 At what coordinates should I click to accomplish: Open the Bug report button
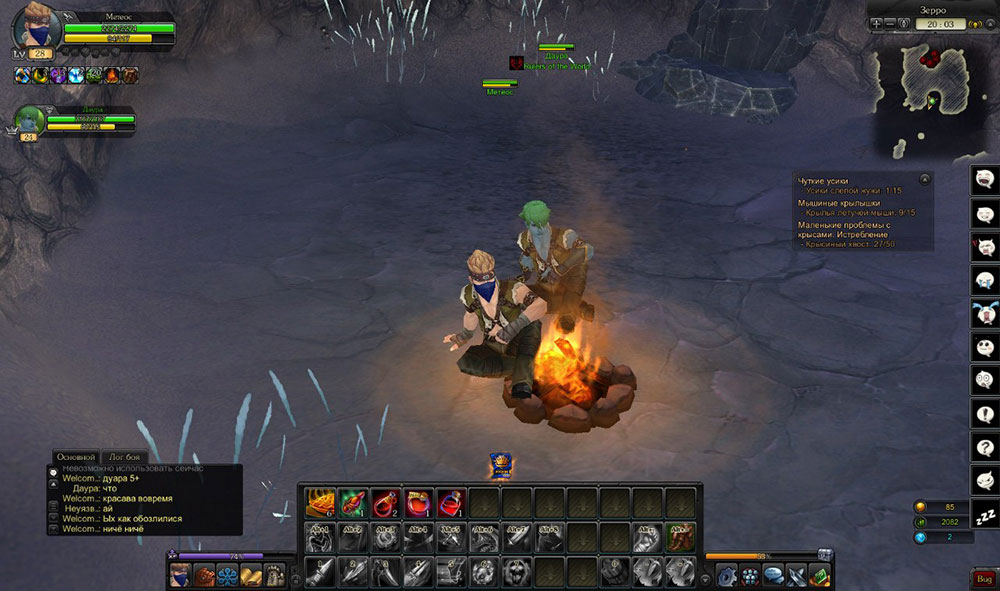[983, 578]
